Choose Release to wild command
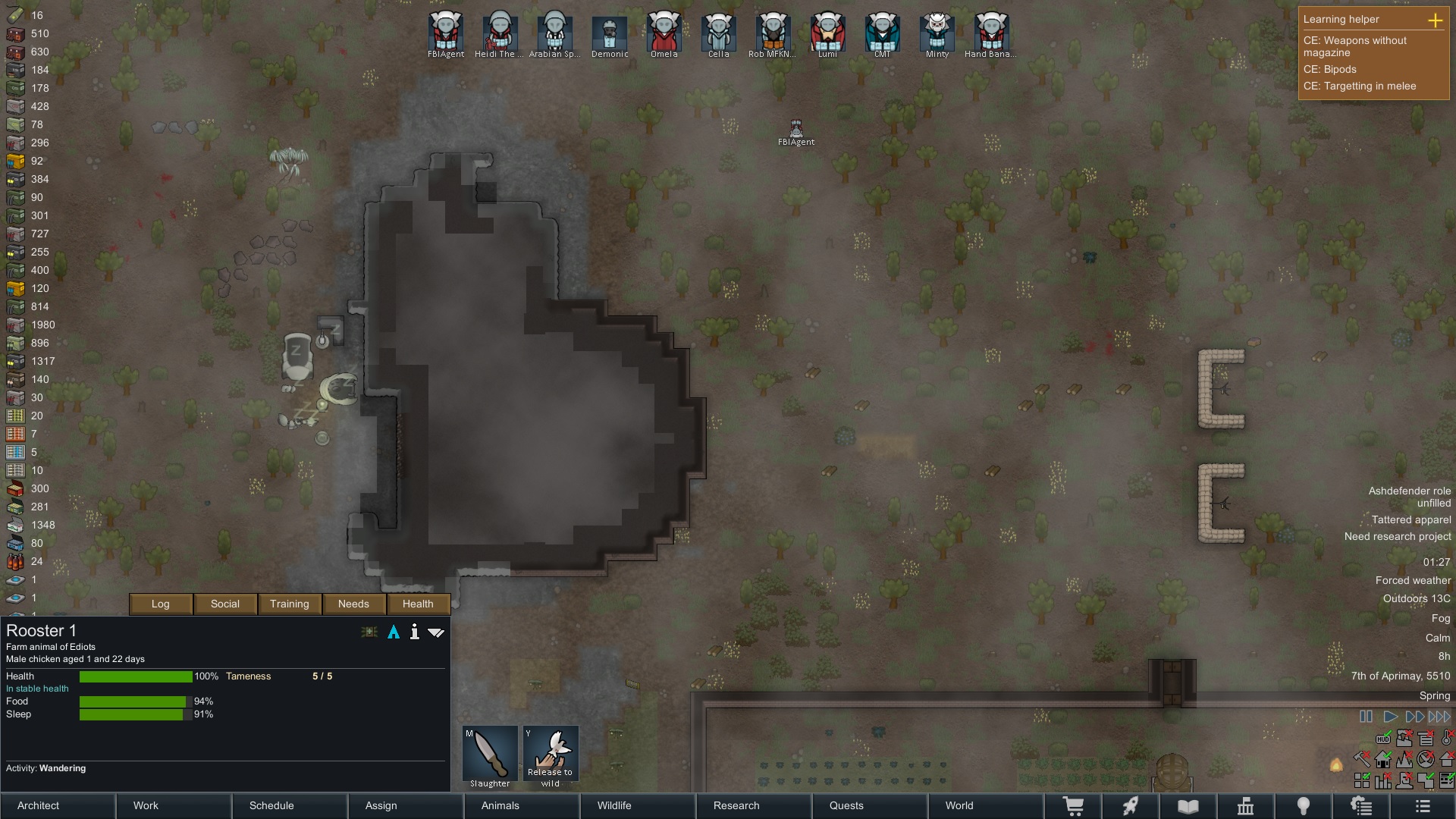Viewport: 1456px width, 819px height. (x=551, y=755)
